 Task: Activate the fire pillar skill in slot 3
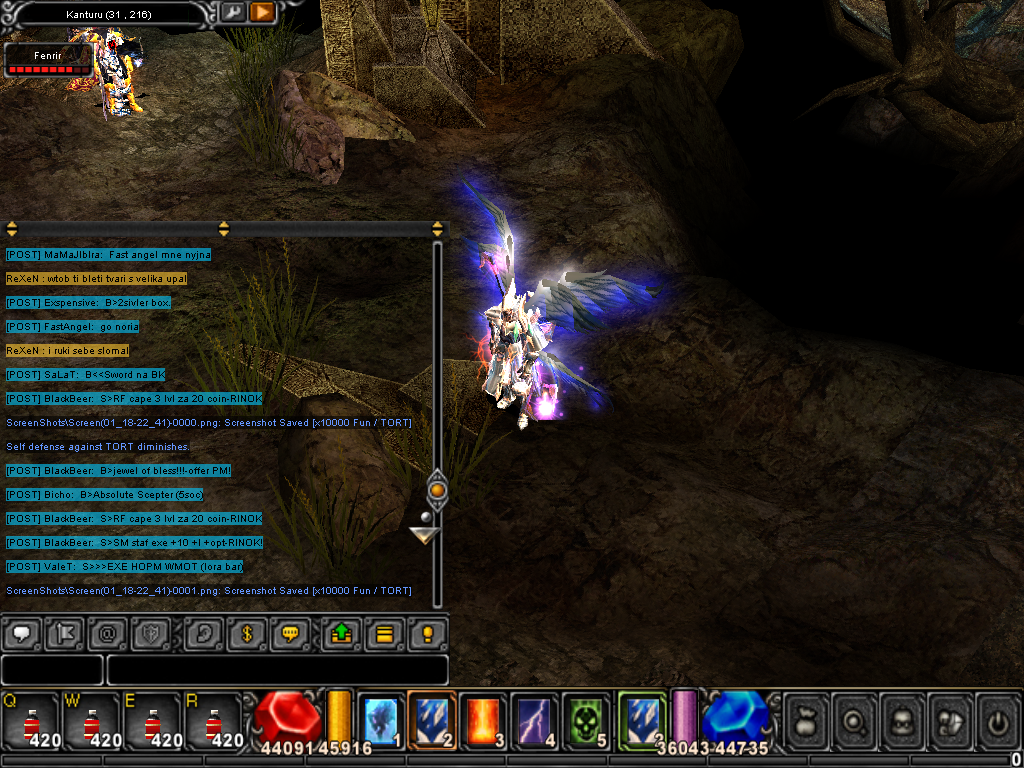485,720
